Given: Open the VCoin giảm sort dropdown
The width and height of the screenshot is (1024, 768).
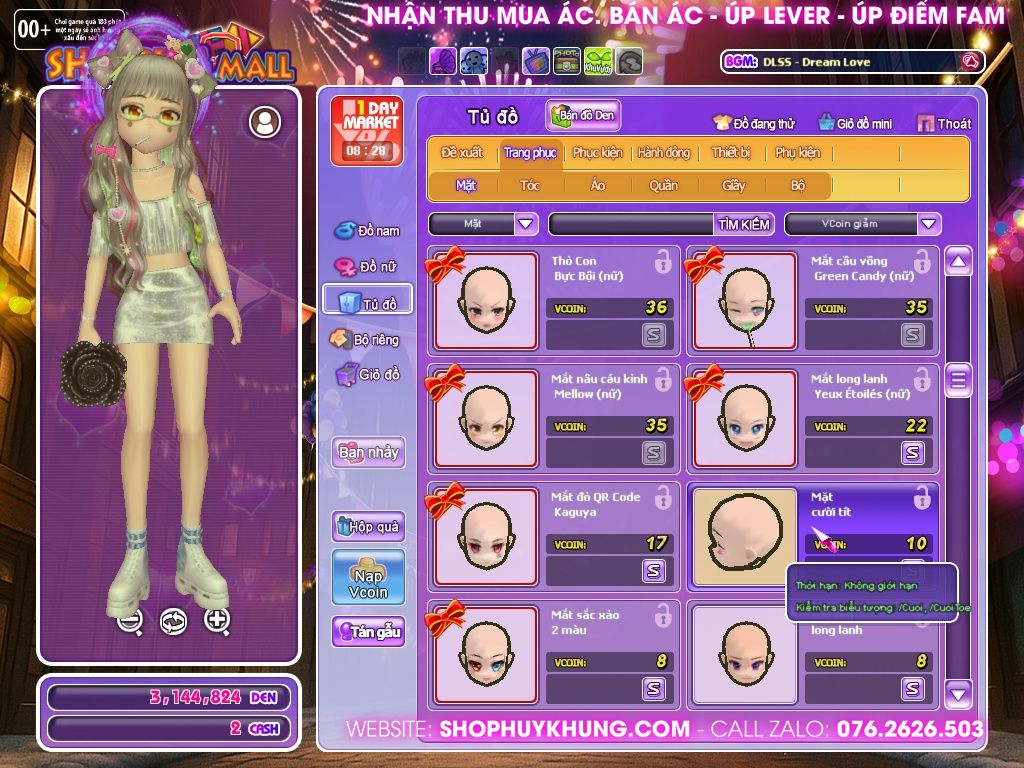Looking at the screenshot, I should pos(862,224).
